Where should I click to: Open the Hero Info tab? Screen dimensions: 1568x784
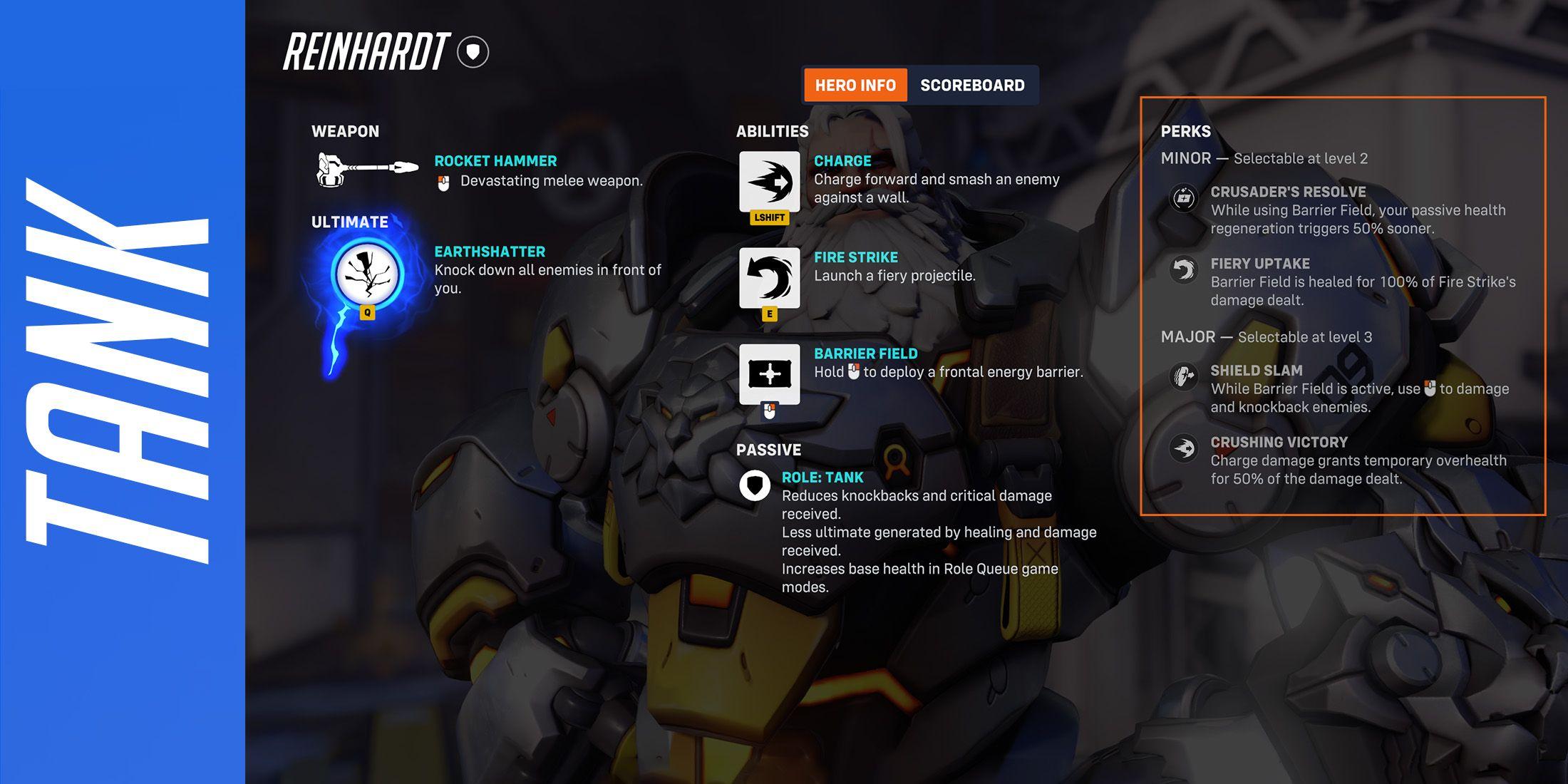[x=854, y=85]
